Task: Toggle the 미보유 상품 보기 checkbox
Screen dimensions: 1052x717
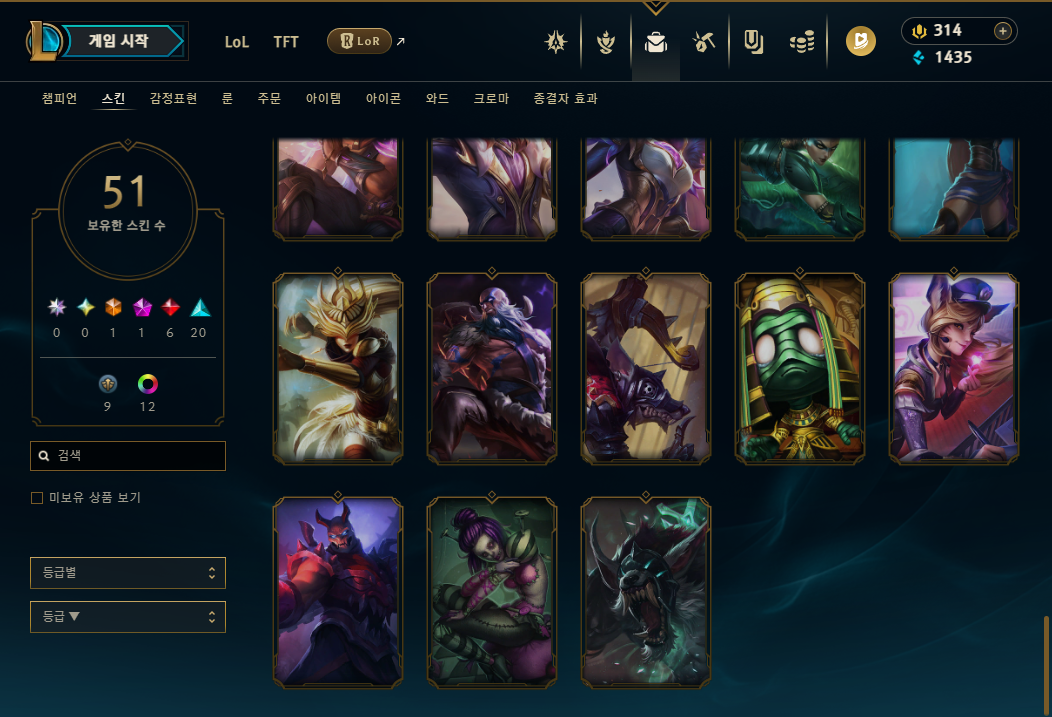Action: click(x=37, y=498)
